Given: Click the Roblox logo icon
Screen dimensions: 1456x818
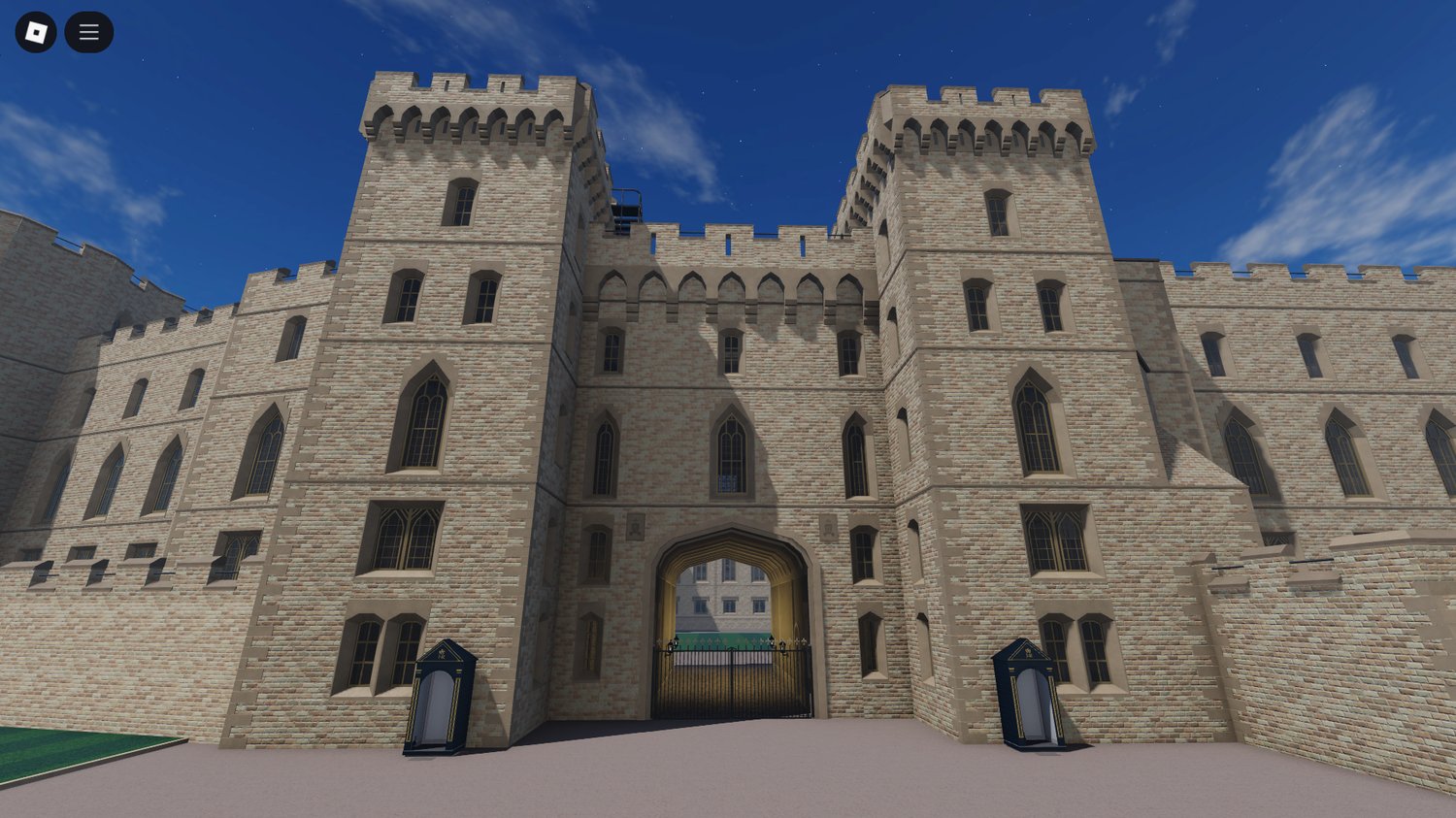Looking at the screenshot, I should coord(36,31).
